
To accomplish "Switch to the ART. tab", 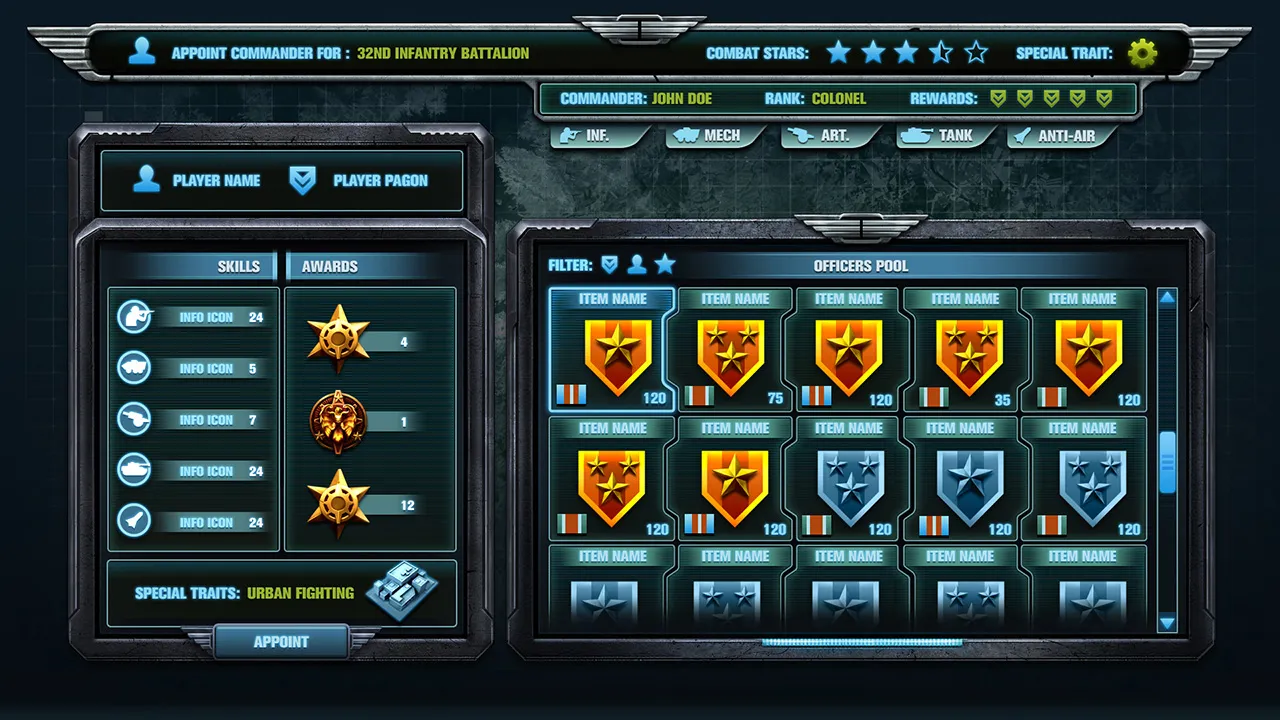I will (x=828, y=135).
